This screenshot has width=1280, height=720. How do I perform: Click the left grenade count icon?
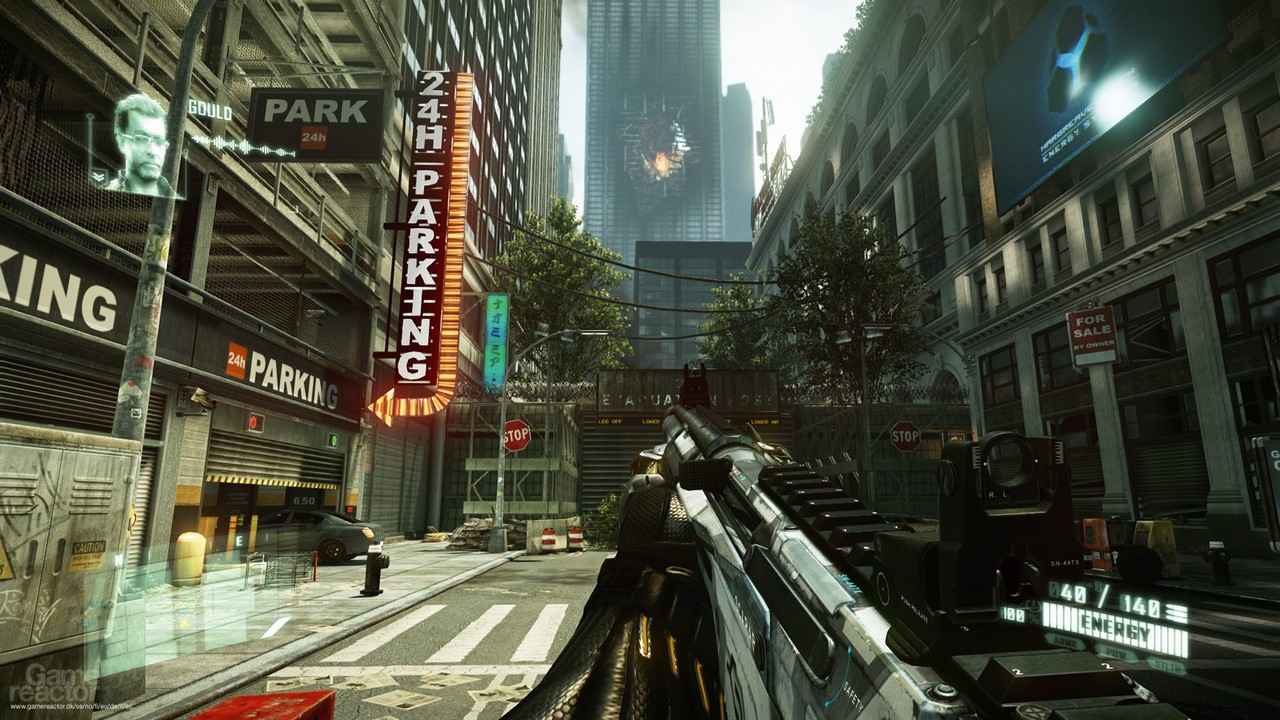click(x=1018, y=670)
